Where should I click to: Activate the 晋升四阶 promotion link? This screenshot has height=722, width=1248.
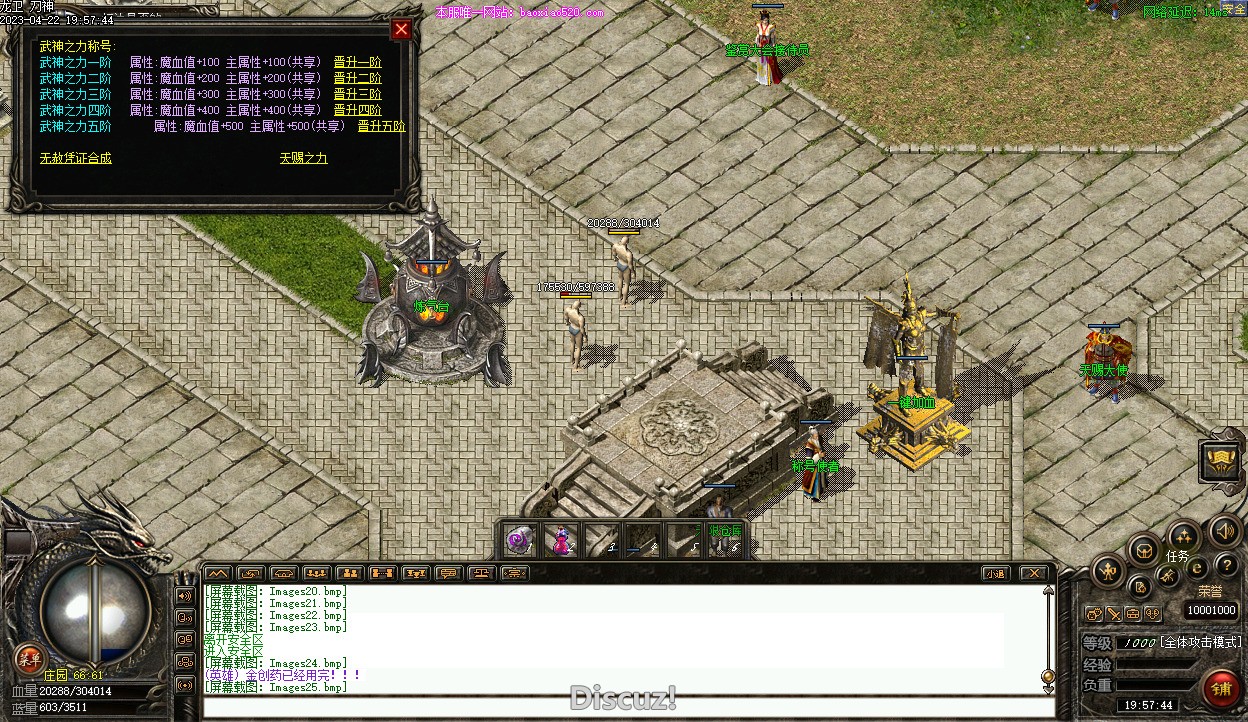click(357, 110)
